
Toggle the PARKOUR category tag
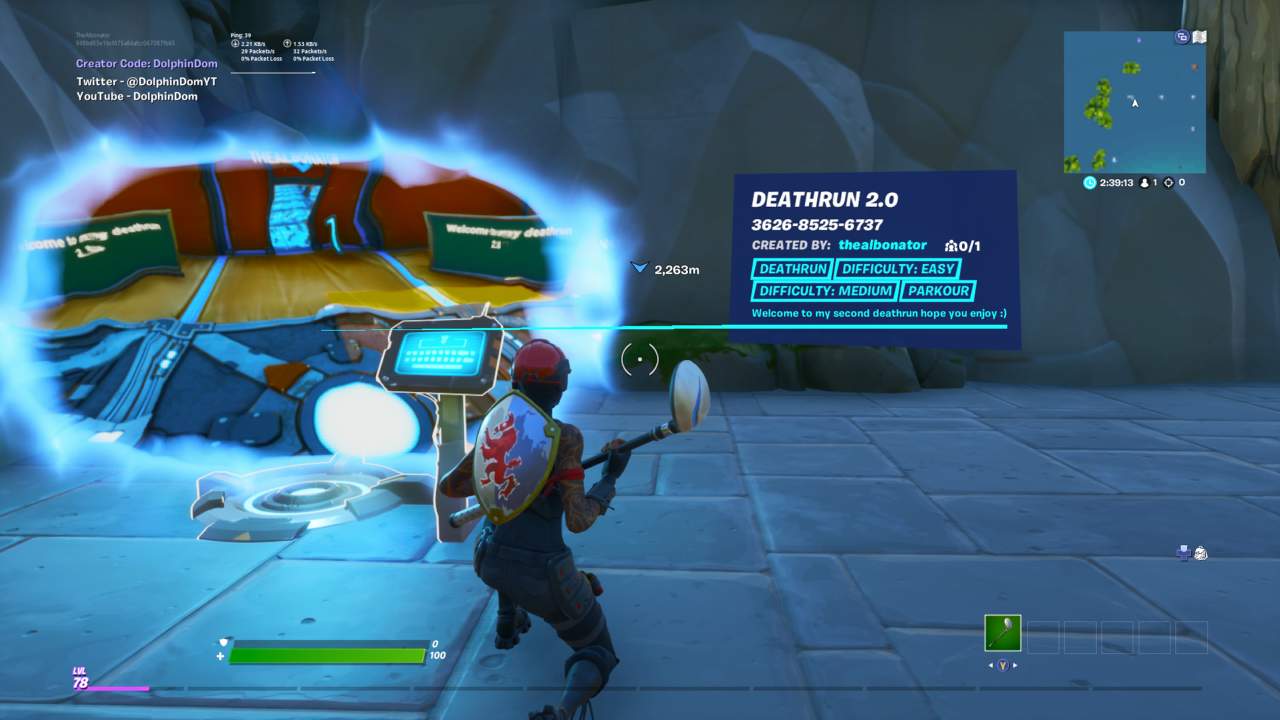939,291
